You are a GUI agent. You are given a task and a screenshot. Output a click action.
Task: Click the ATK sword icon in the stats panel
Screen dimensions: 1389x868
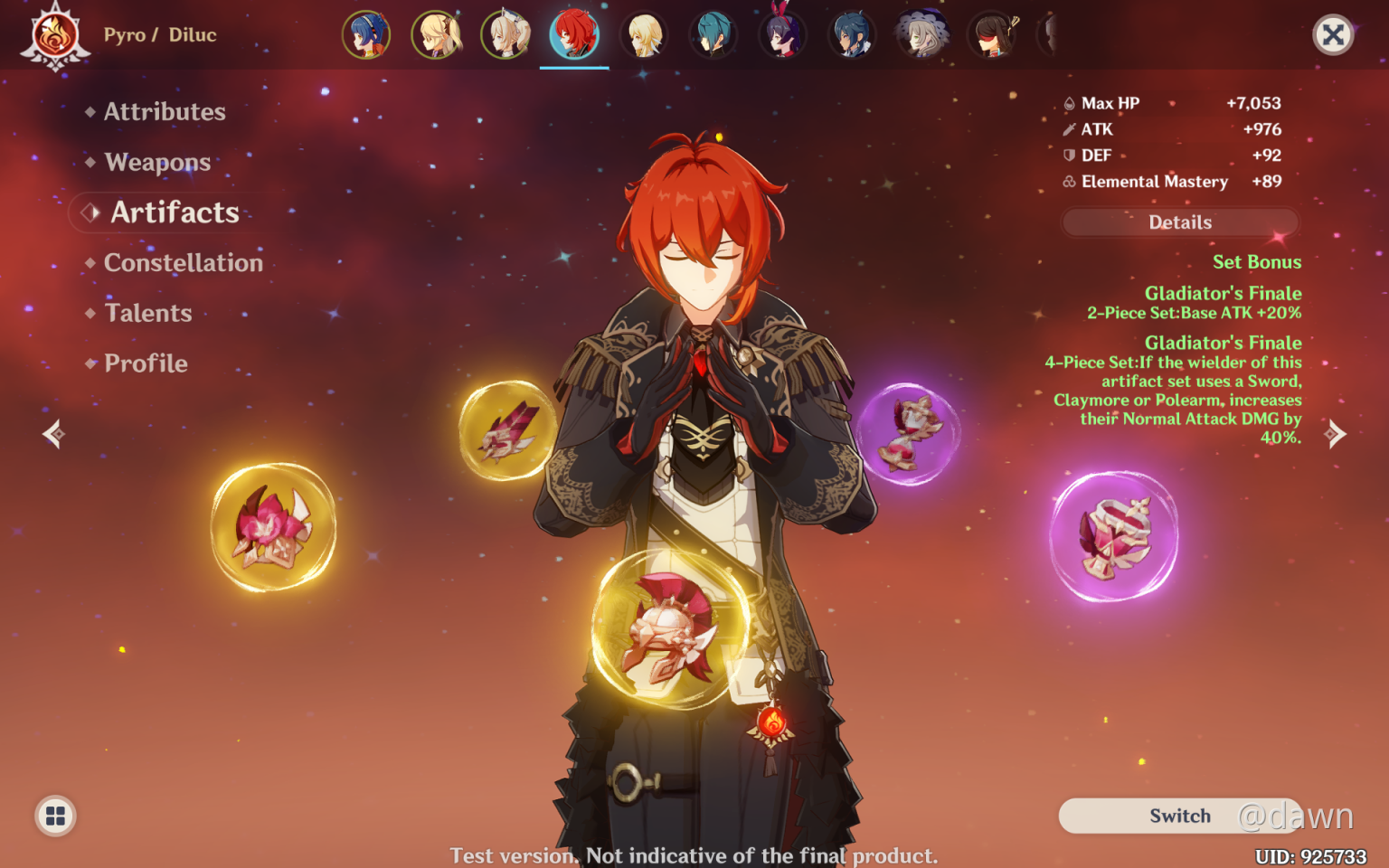(x=1068, y=129)
